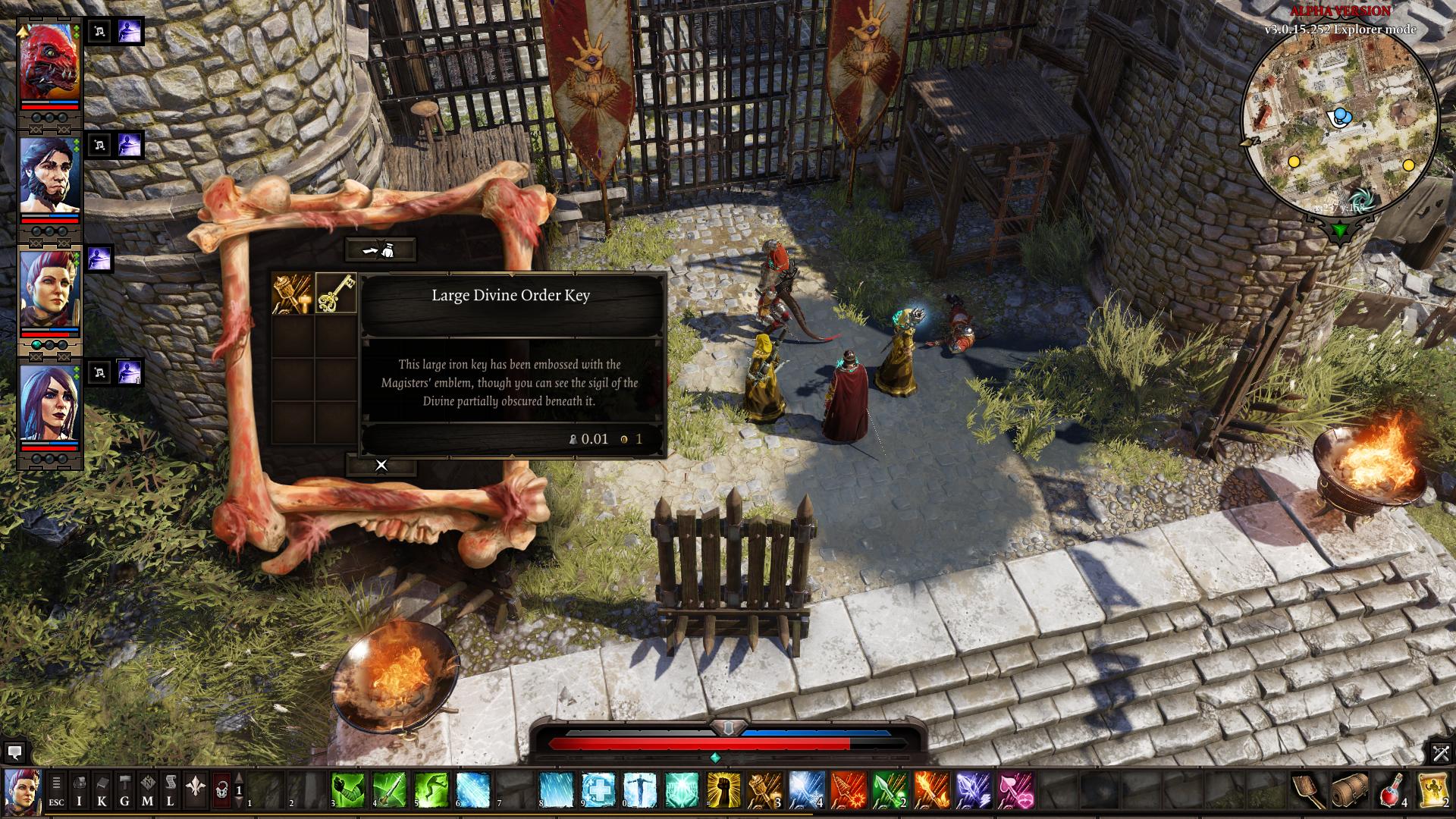This screenshot has height=819, width=1456.
Task: Open the chat log speech bubble
Action: [14, 752]
